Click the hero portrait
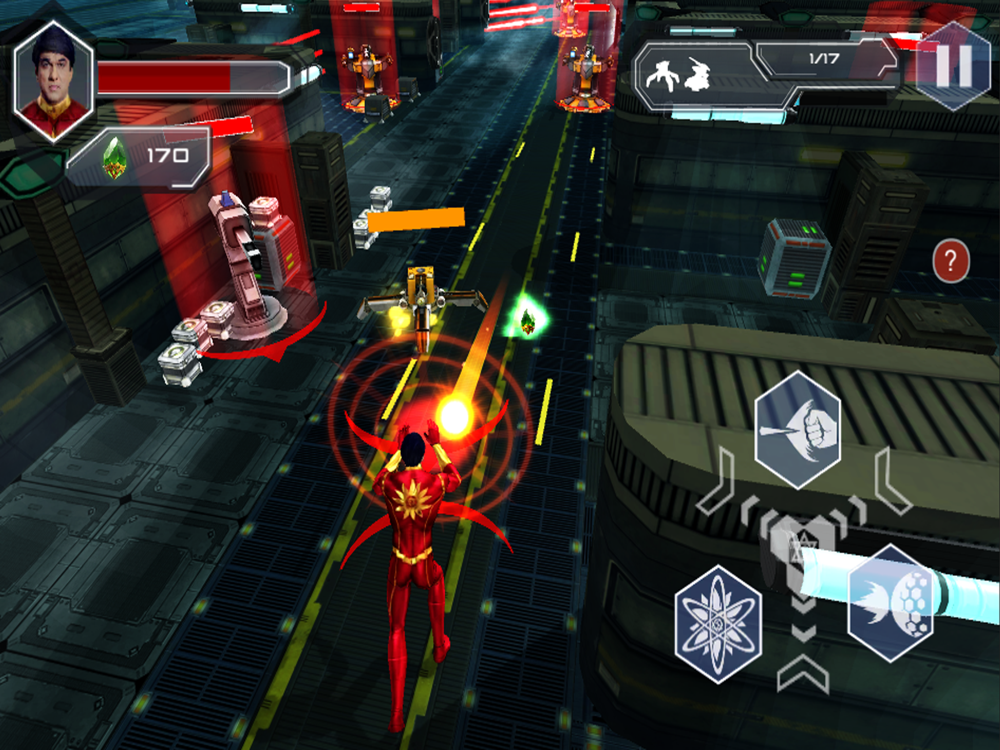Viewport: 1000px width, 750px height. pyautogui.click(x=54, y=81)
